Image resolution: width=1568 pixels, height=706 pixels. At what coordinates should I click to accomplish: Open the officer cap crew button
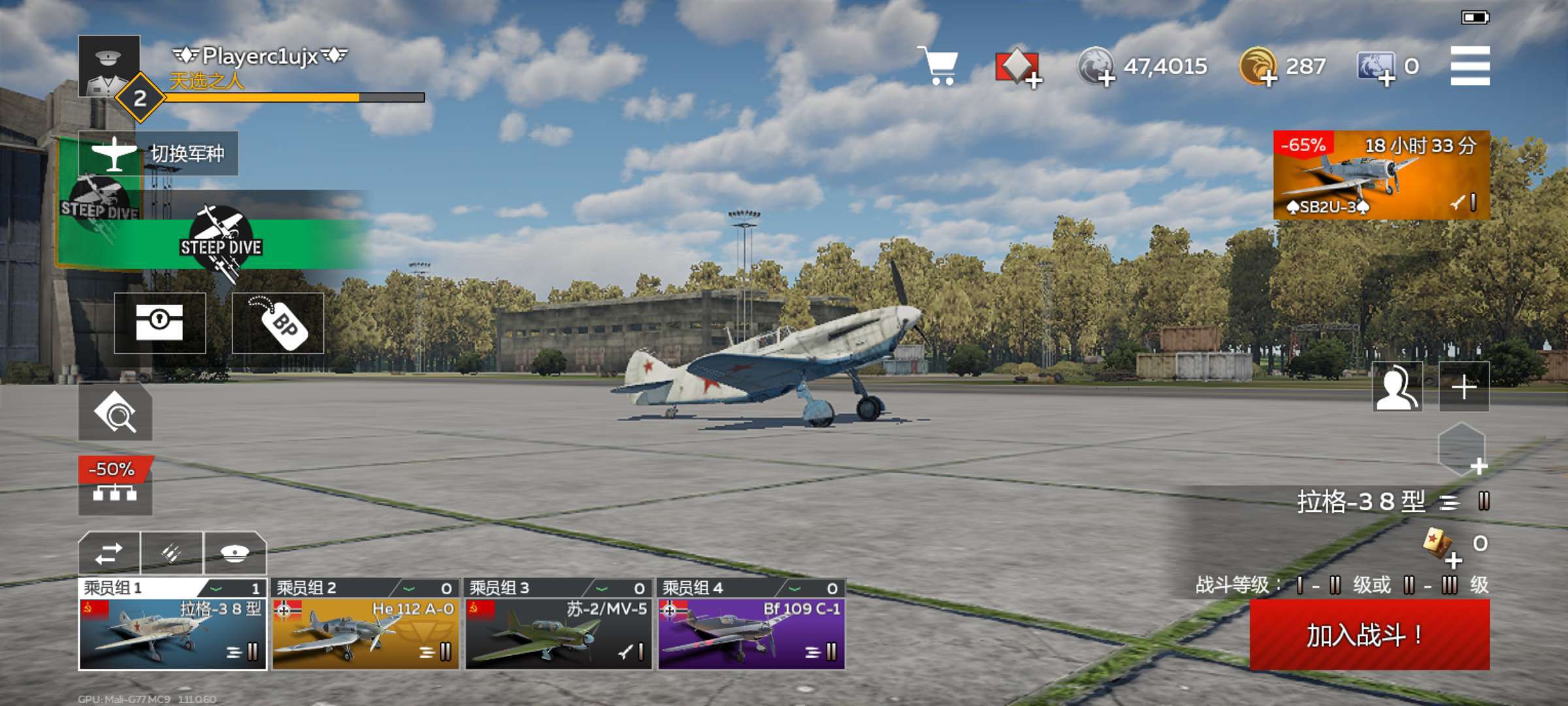(x=235, y=554)
